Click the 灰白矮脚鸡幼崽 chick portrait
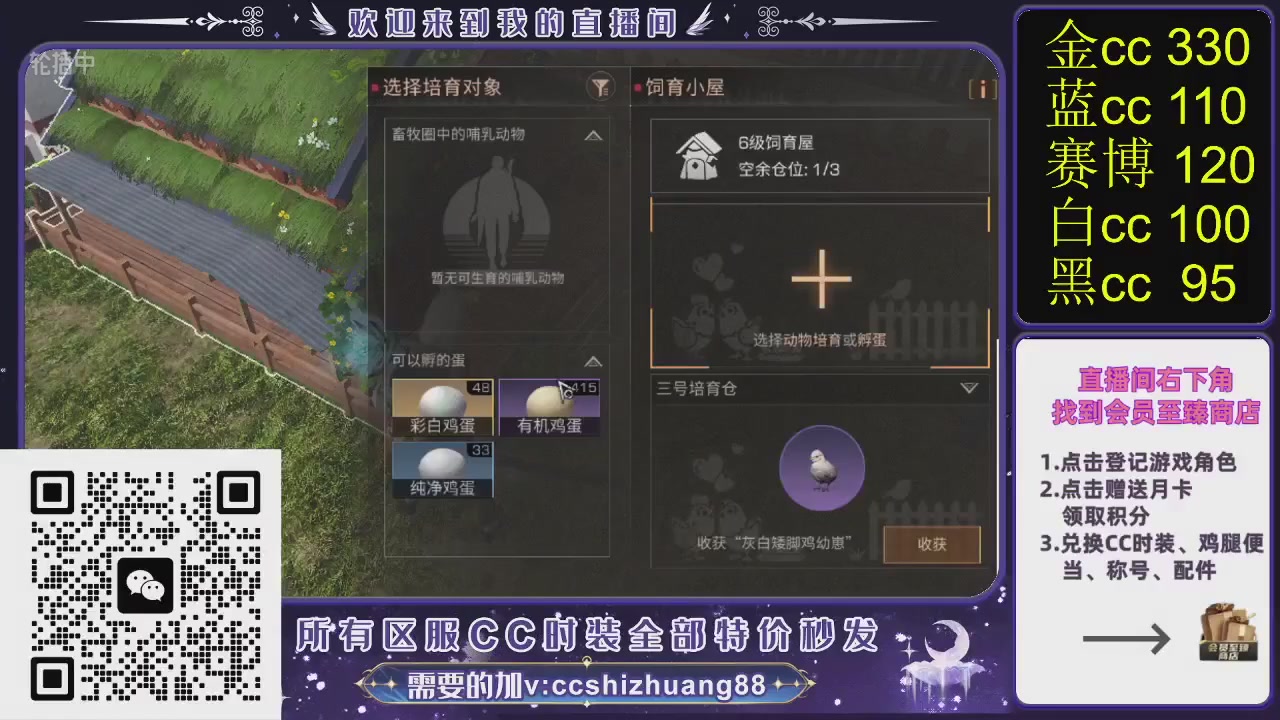Screen dimensions: 1280x720 (x=820, y=467)
